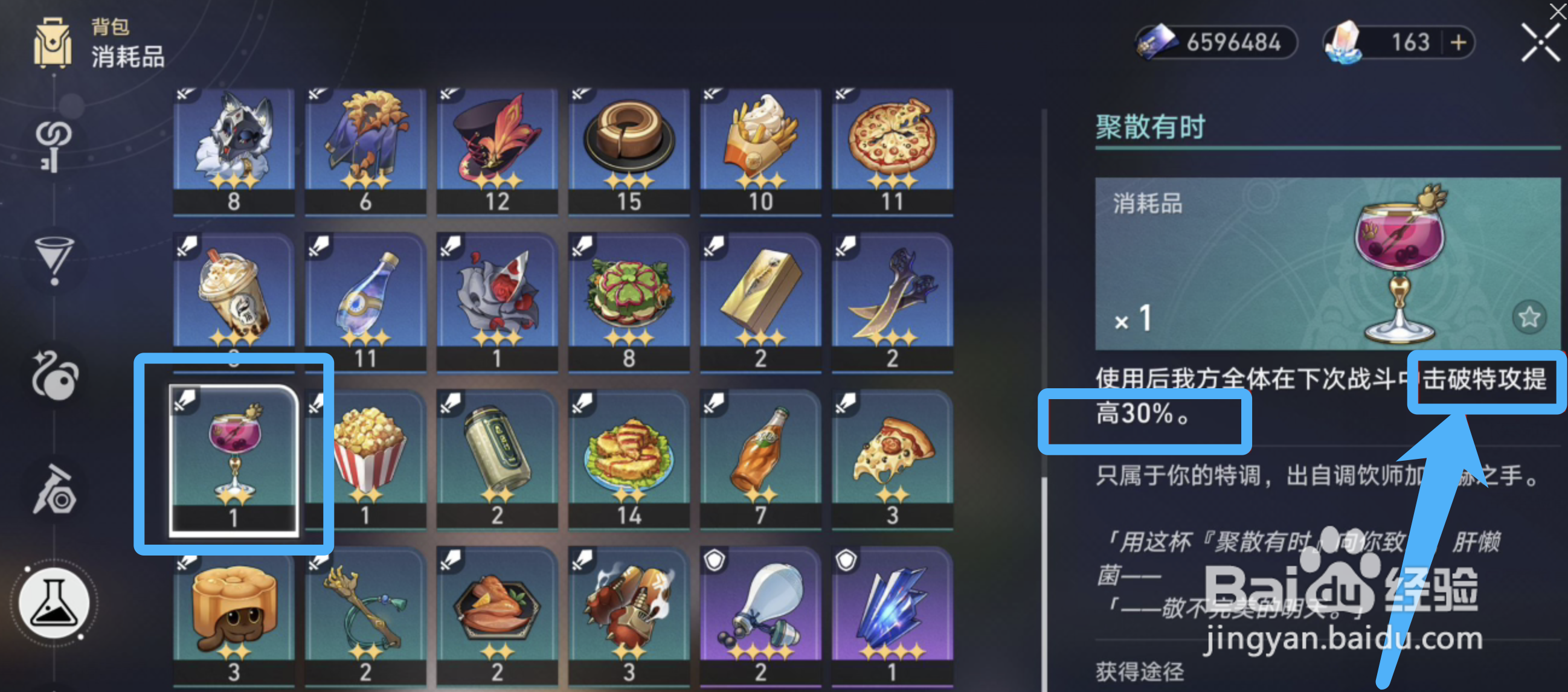Close the backpack with the X button

point(1540,42)
